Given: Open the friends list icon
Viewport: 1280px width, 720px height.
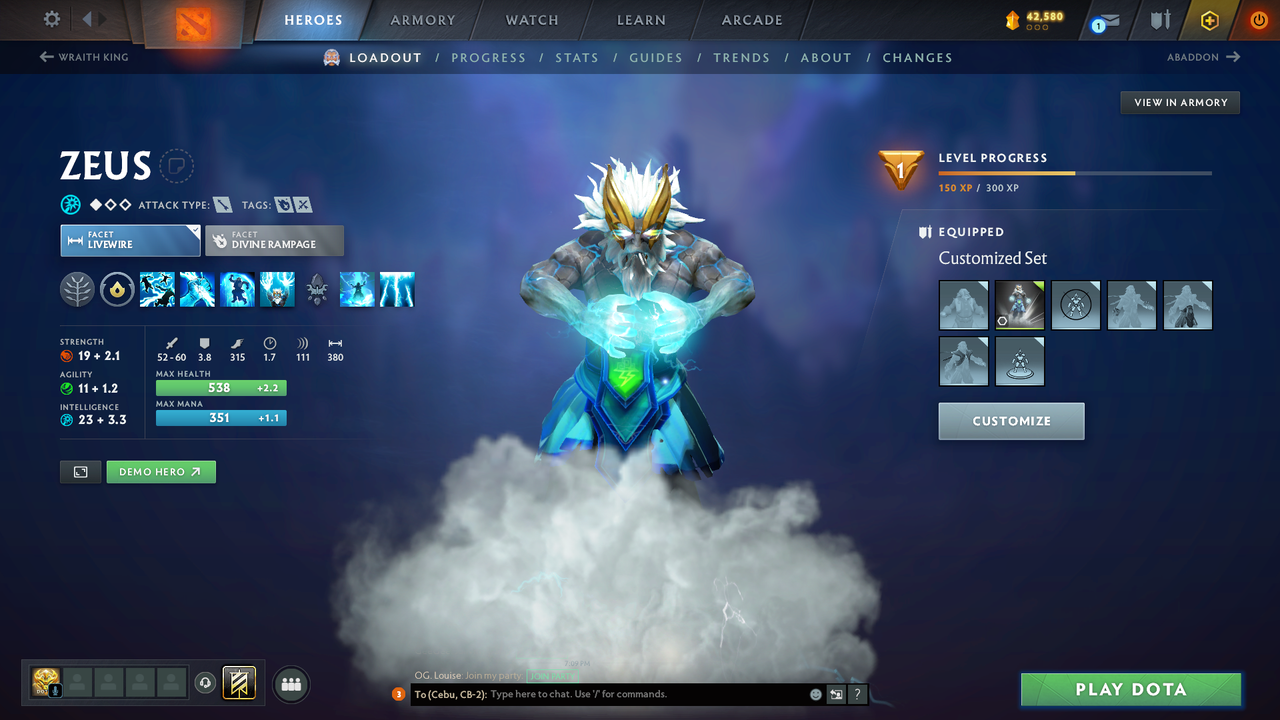Looking at the screenshot, I should point(290,684).
